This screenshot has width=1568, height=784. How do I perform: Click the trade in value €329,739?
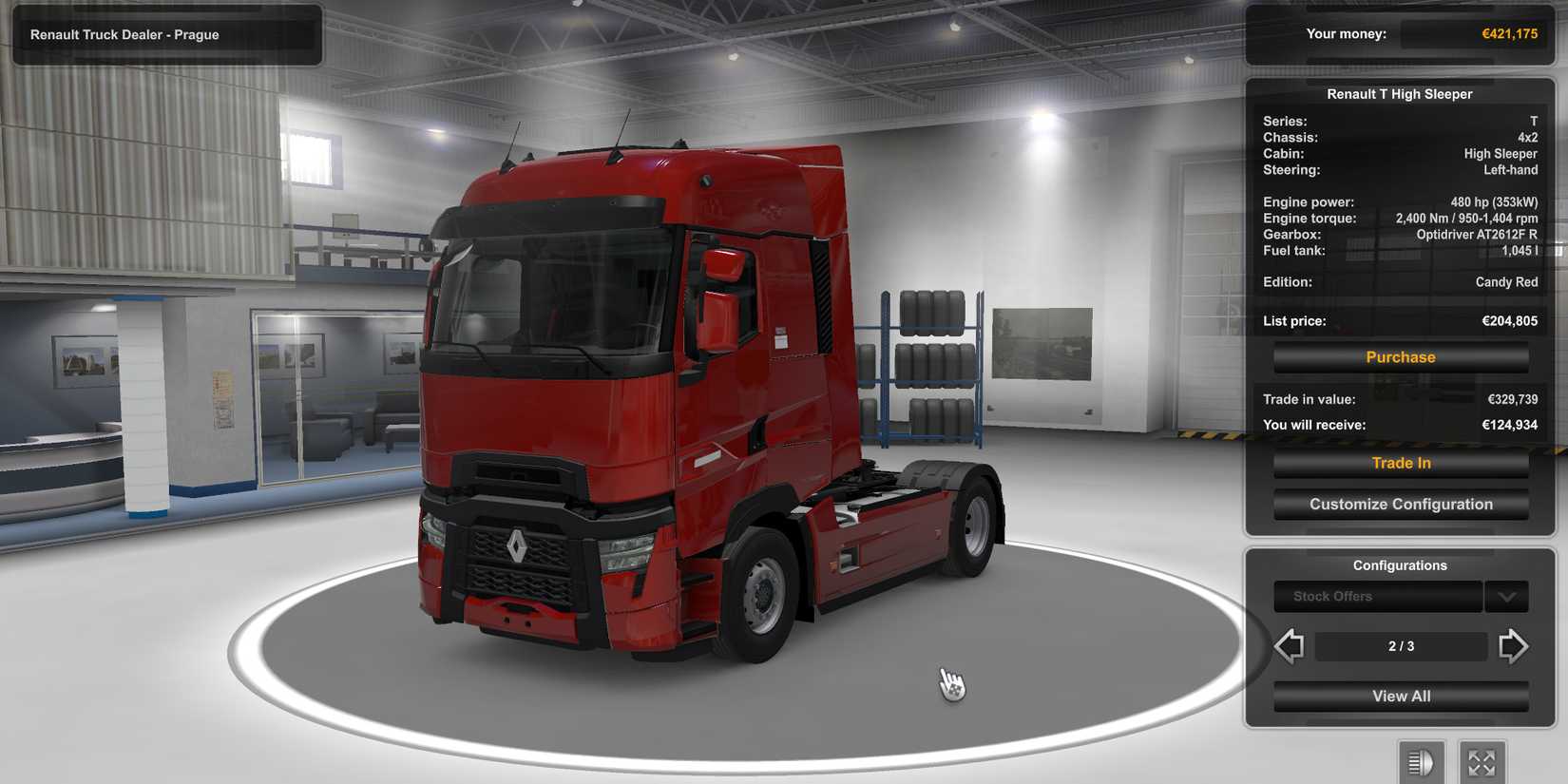tap(1509, 399)
